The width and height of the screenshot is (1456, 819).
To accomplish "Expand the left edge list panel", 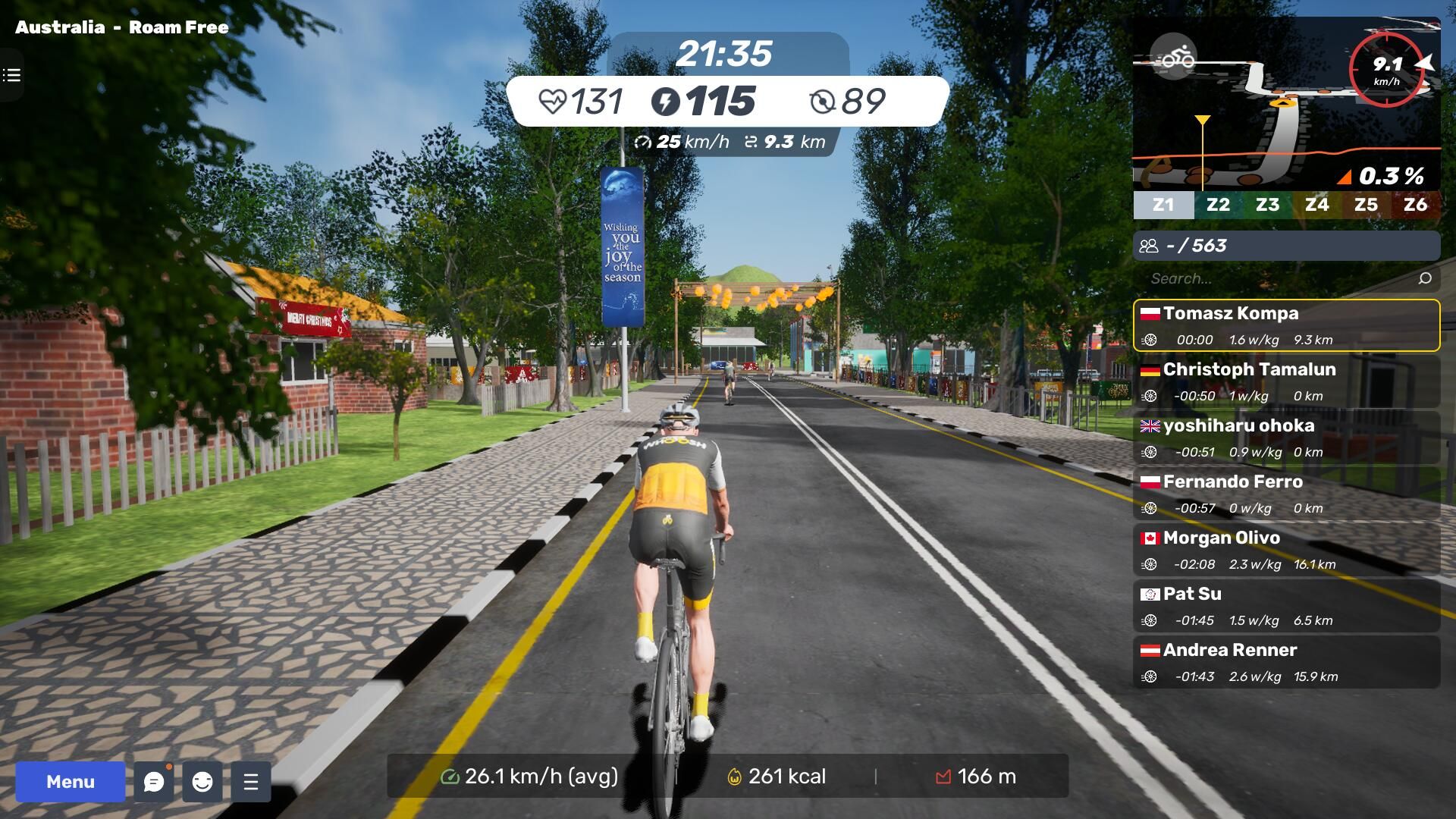I will [x=11, y=75].
